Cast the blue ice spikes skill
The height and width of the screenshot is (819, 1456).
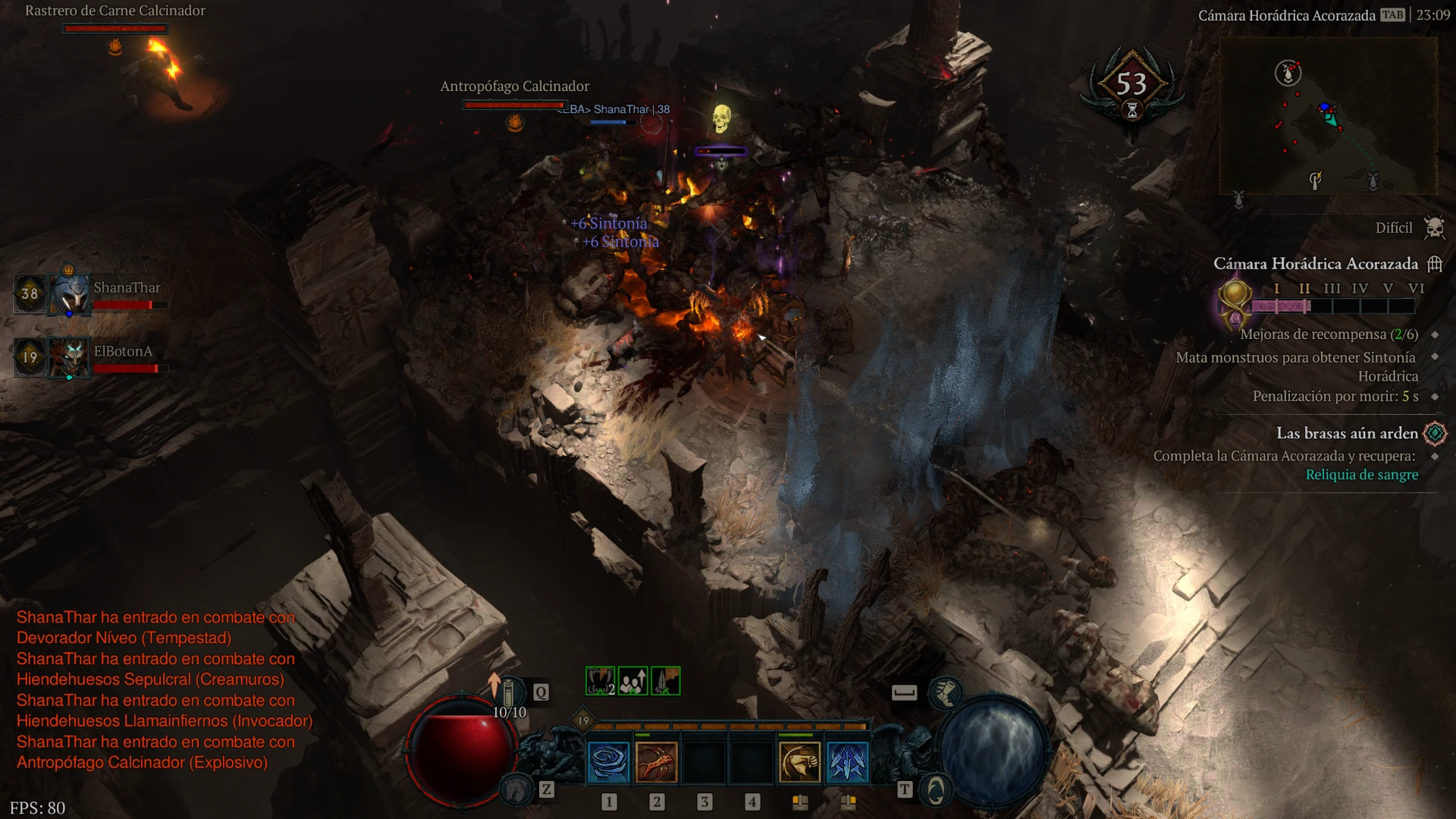(847, 761)
